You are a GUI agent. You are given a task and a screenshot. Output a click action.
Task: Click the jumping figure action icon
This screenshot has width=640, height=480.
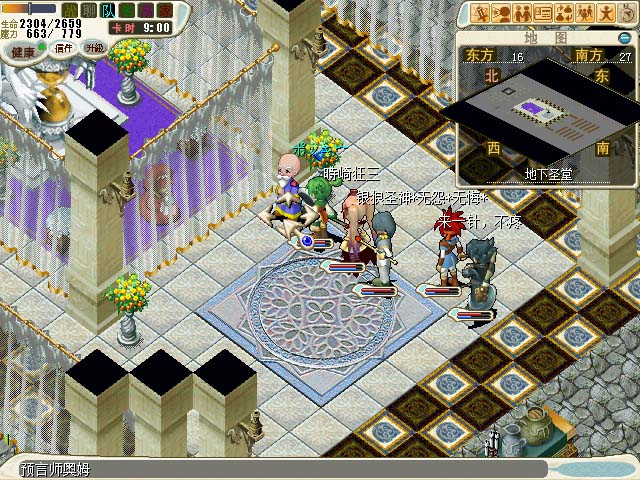[606, 13]
